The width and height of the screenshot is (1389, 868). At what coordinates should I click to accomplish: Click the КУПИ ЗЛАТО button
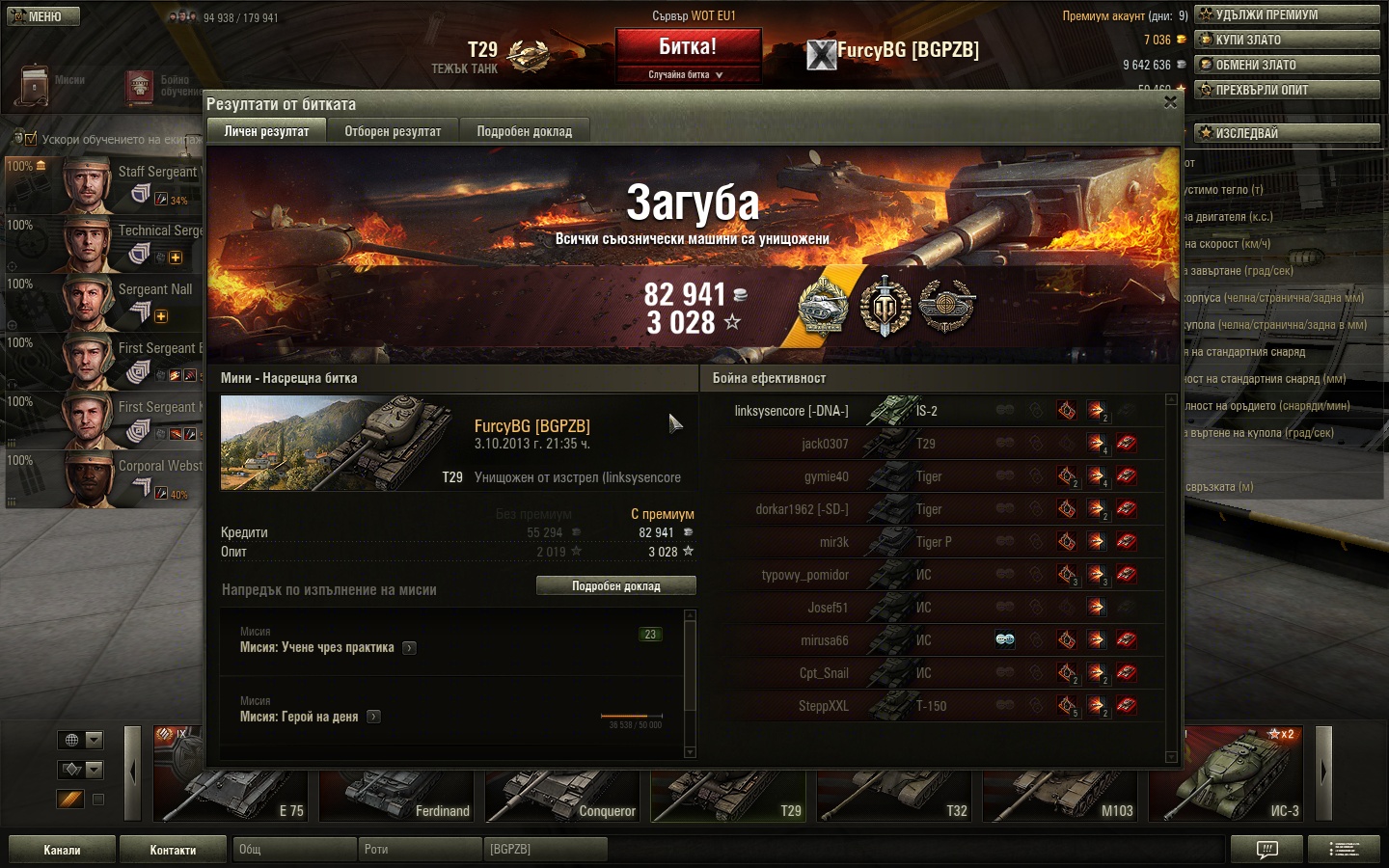point(1286,40)
